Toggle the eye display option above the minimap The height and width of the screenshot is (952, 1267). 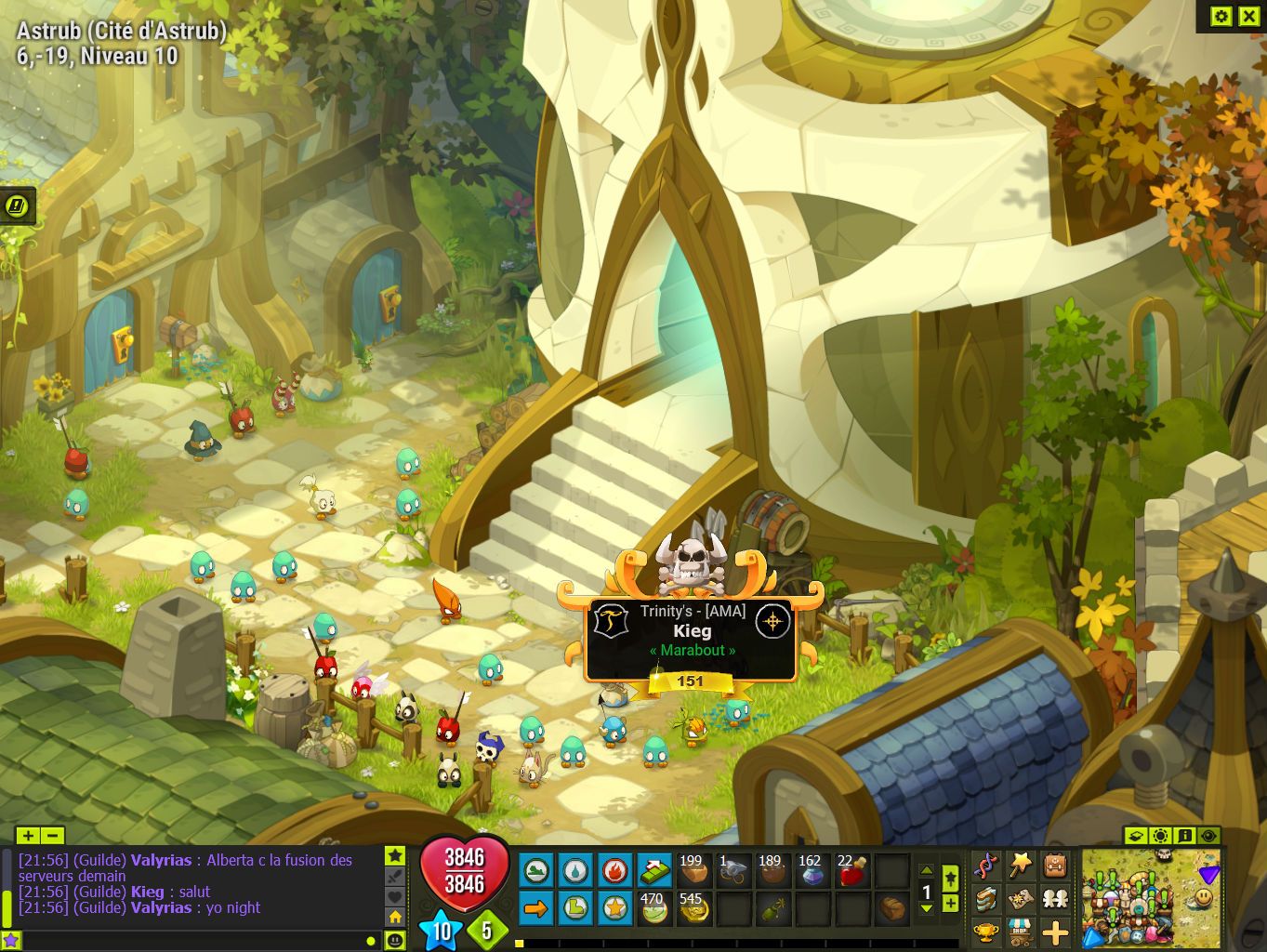click(1208, 835)
